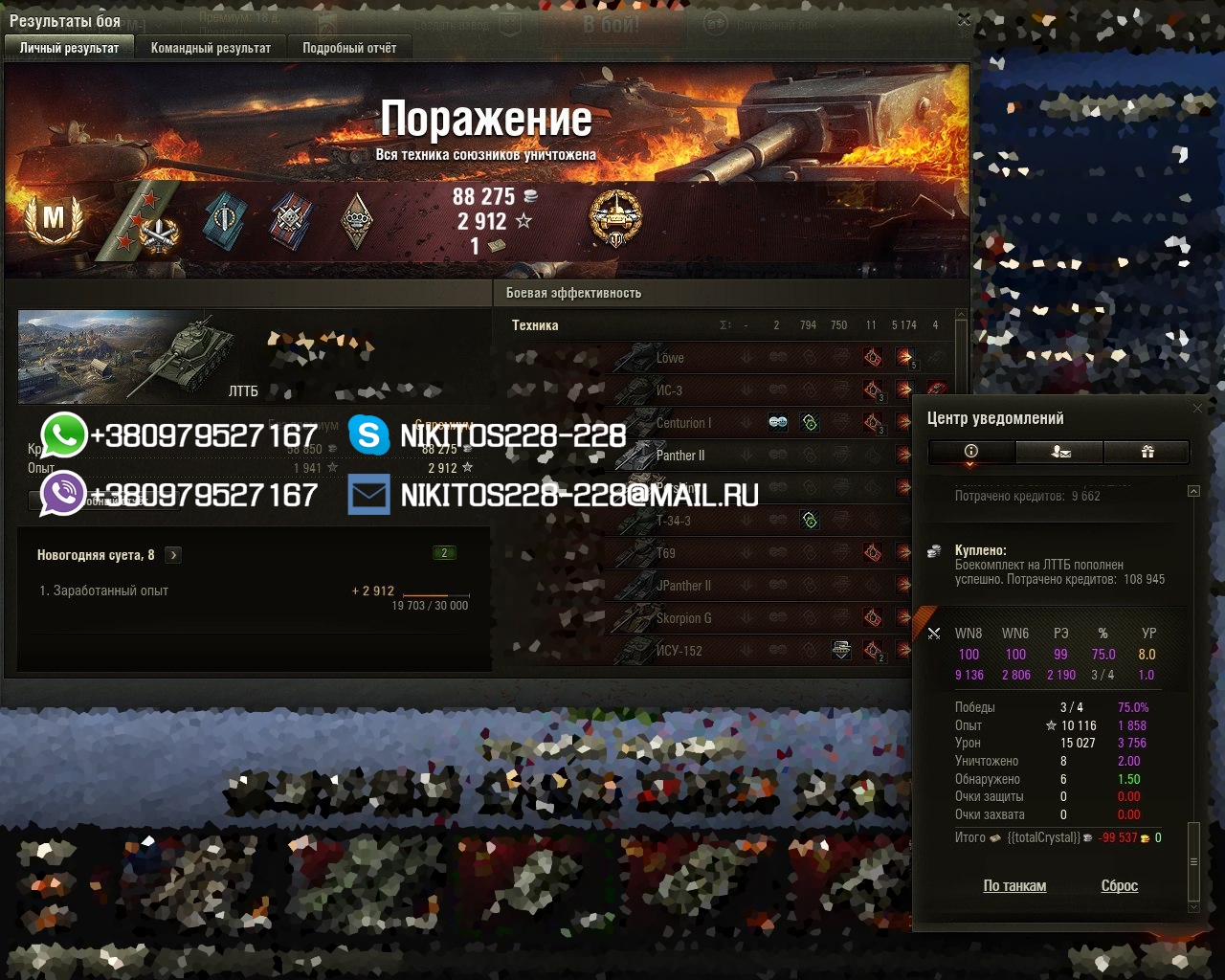Screen dimensions: 1225x980
Task: Open the info tab in notification center
Action: click(x=971, y=452)
